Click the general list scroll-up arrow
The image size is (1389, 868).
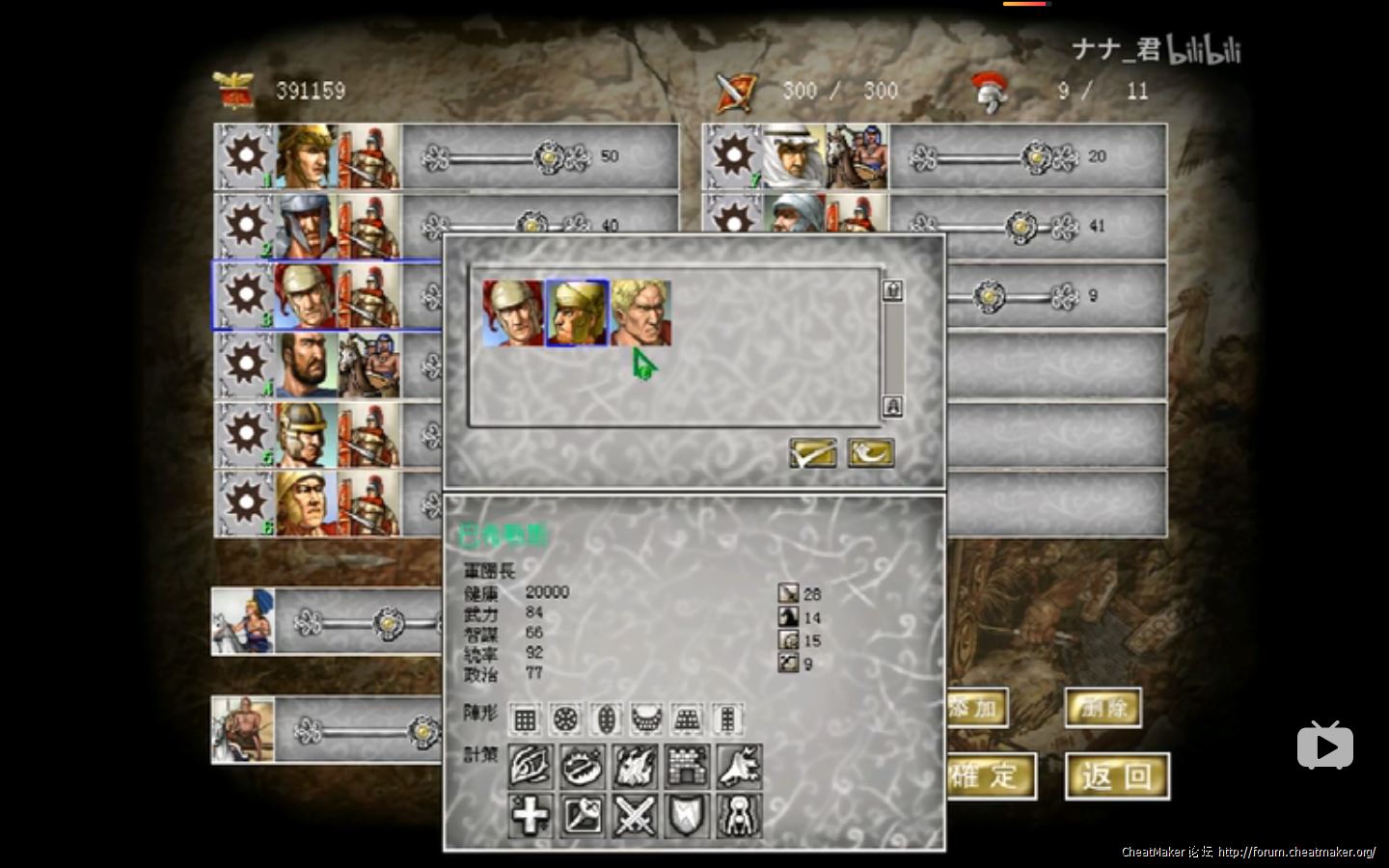[892, 290]
